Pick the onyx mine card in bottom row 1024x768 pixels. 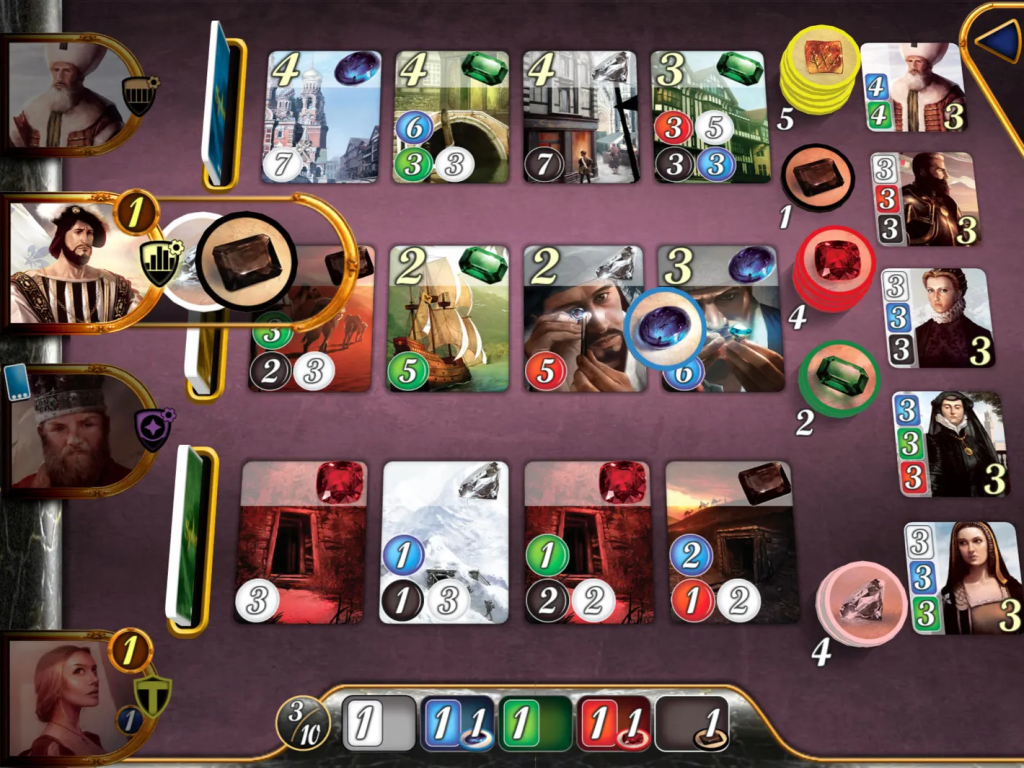[727, 541]
